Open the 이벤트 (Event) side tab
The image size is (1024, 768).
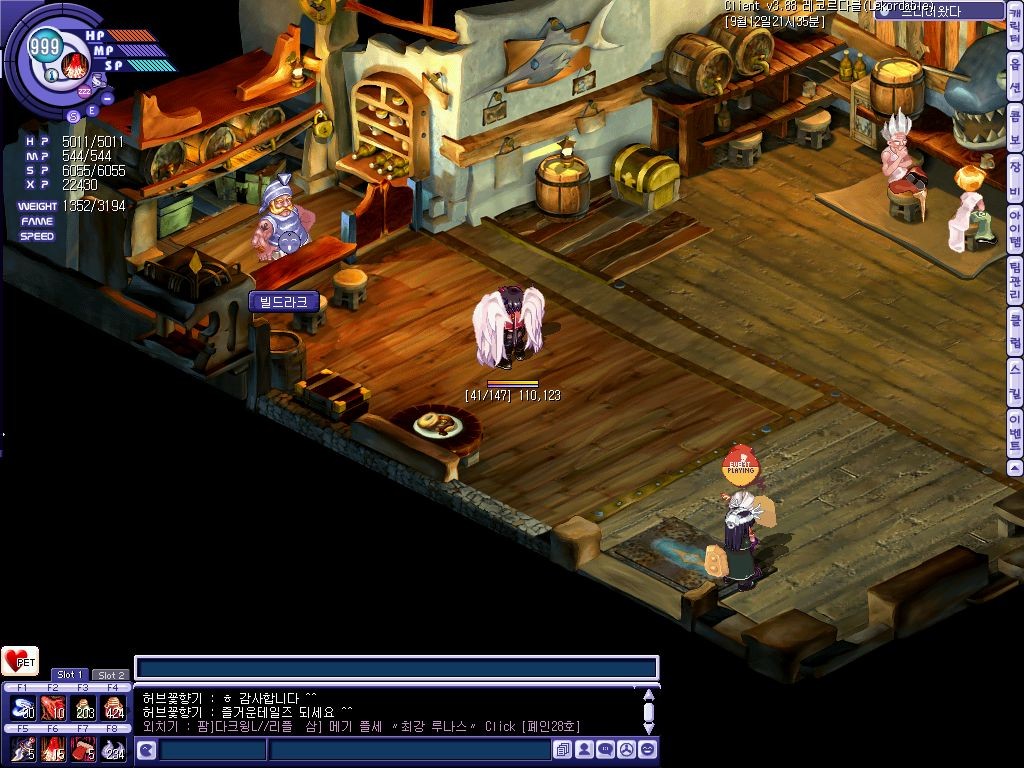tap(1015, 431)
